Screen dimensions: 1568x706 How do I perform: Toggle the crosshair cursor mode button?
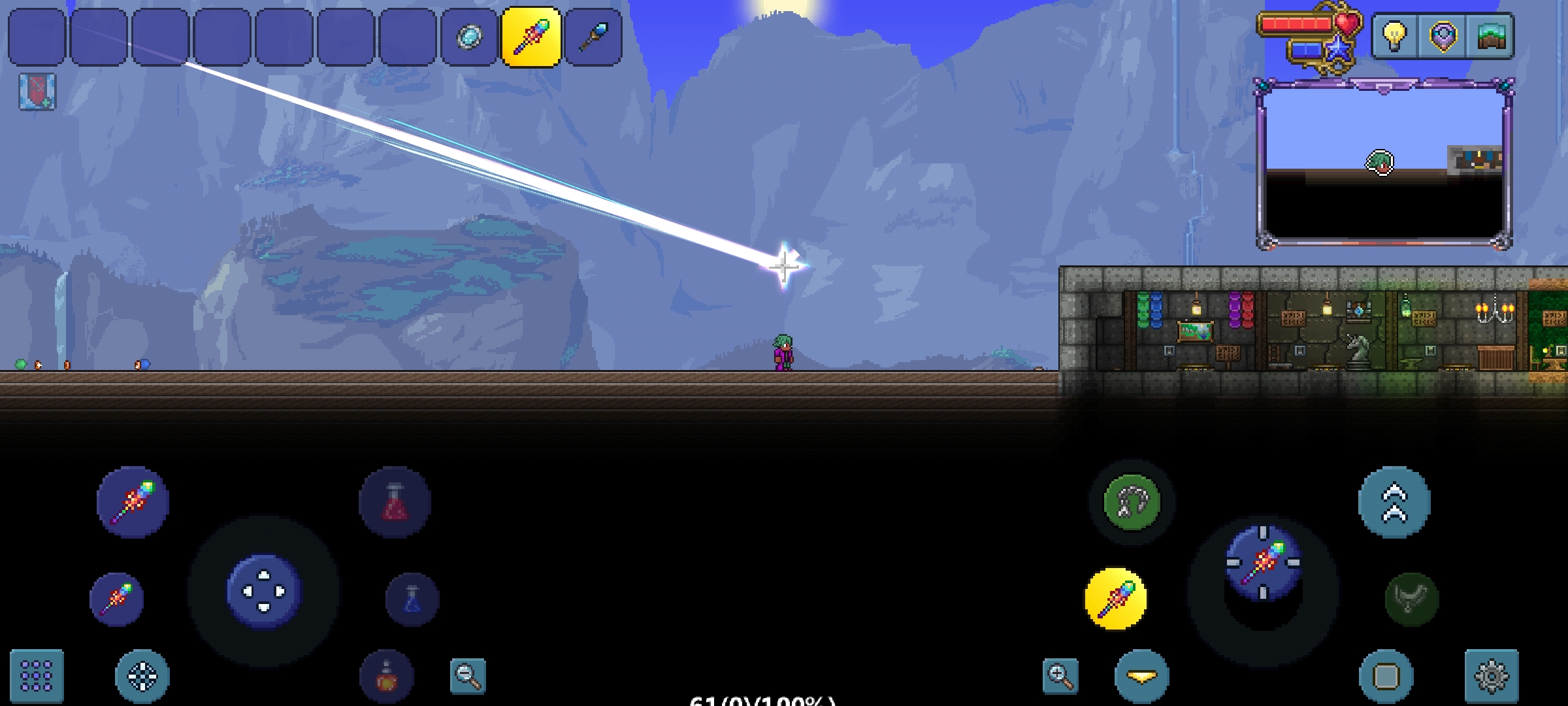[x=142, y=675]
